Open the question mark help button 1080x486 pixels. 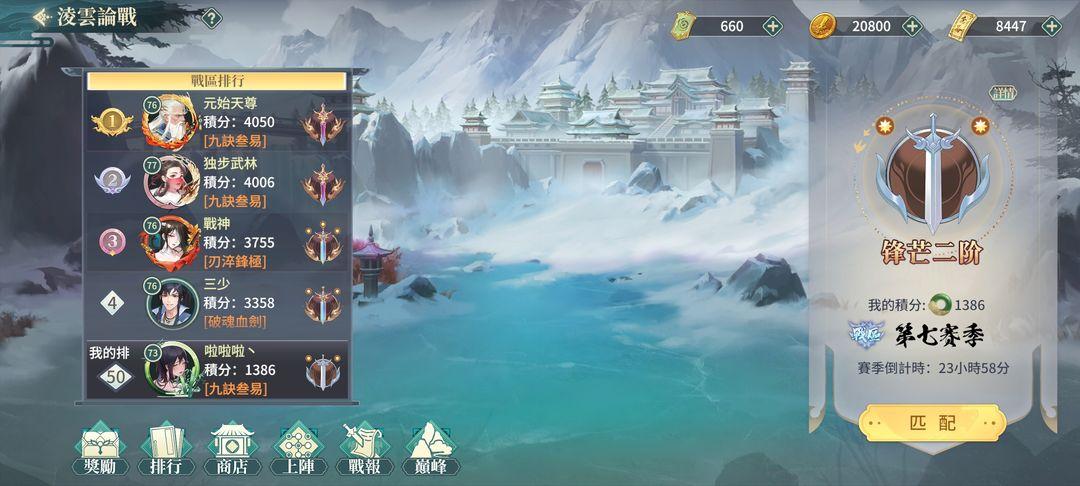point(211,17)
